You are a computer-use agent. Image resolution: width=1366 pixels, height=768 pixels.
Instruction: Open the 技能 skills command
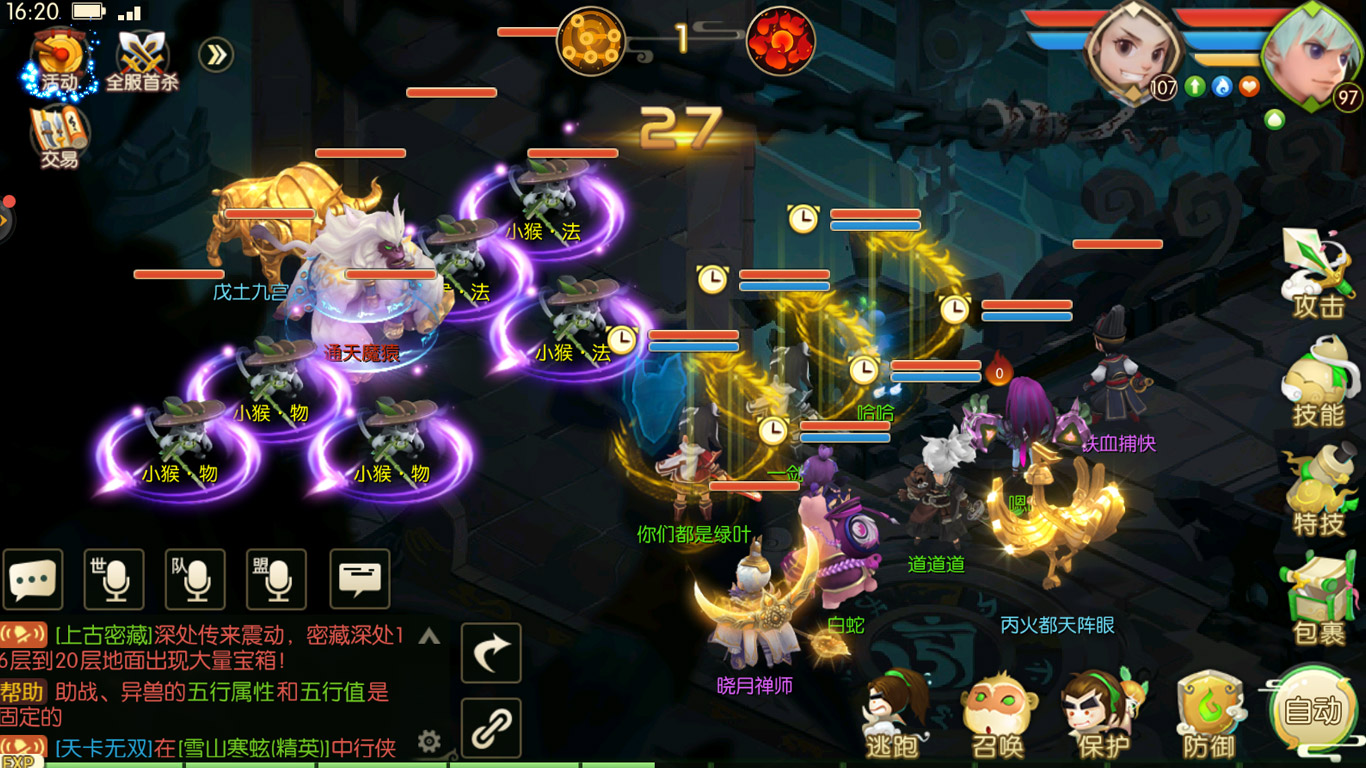[1318, 381]
